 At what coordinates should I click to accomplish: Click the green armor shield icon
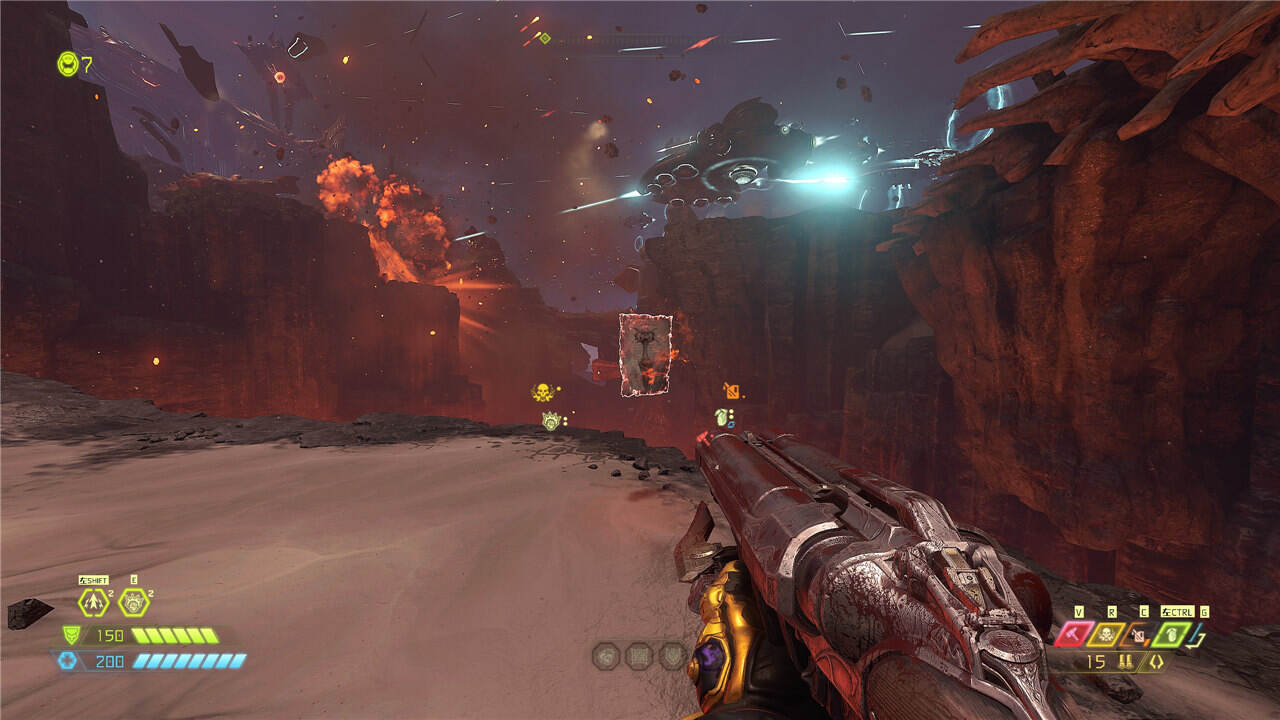point(71,635)
